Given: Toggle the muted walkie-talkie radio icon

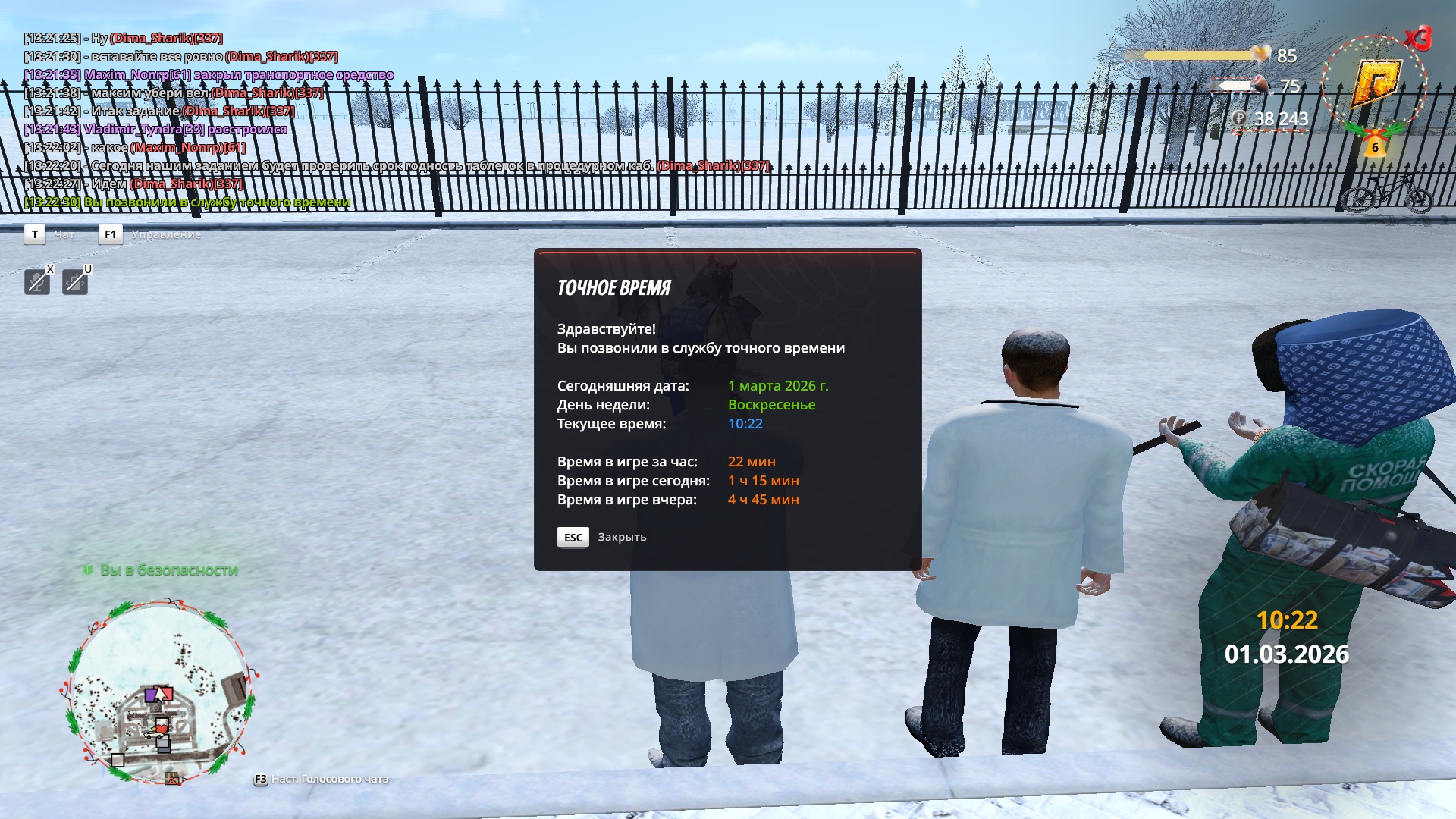Looking at the screenshot, I should point(74,282).
